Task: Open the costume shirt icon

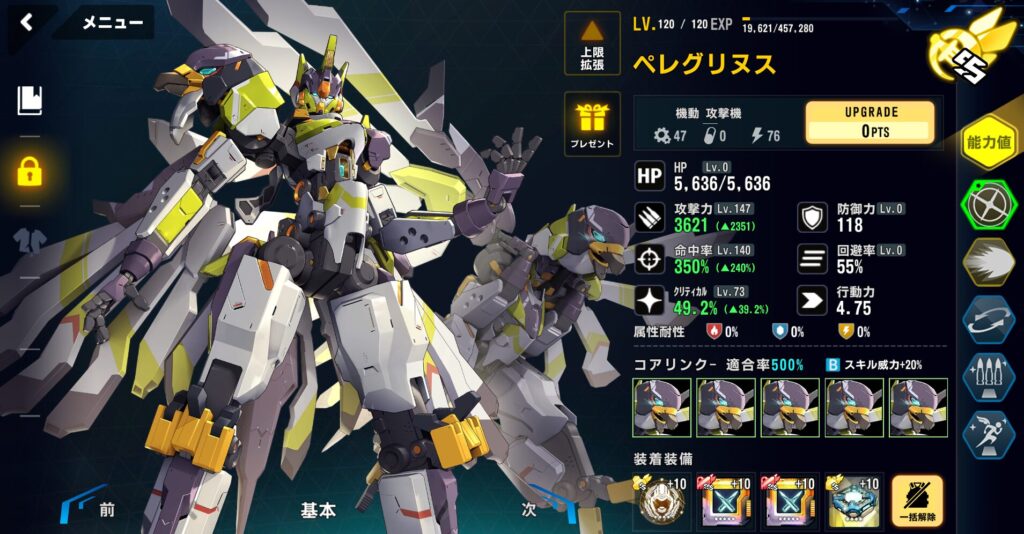Action: click(29, 241)
